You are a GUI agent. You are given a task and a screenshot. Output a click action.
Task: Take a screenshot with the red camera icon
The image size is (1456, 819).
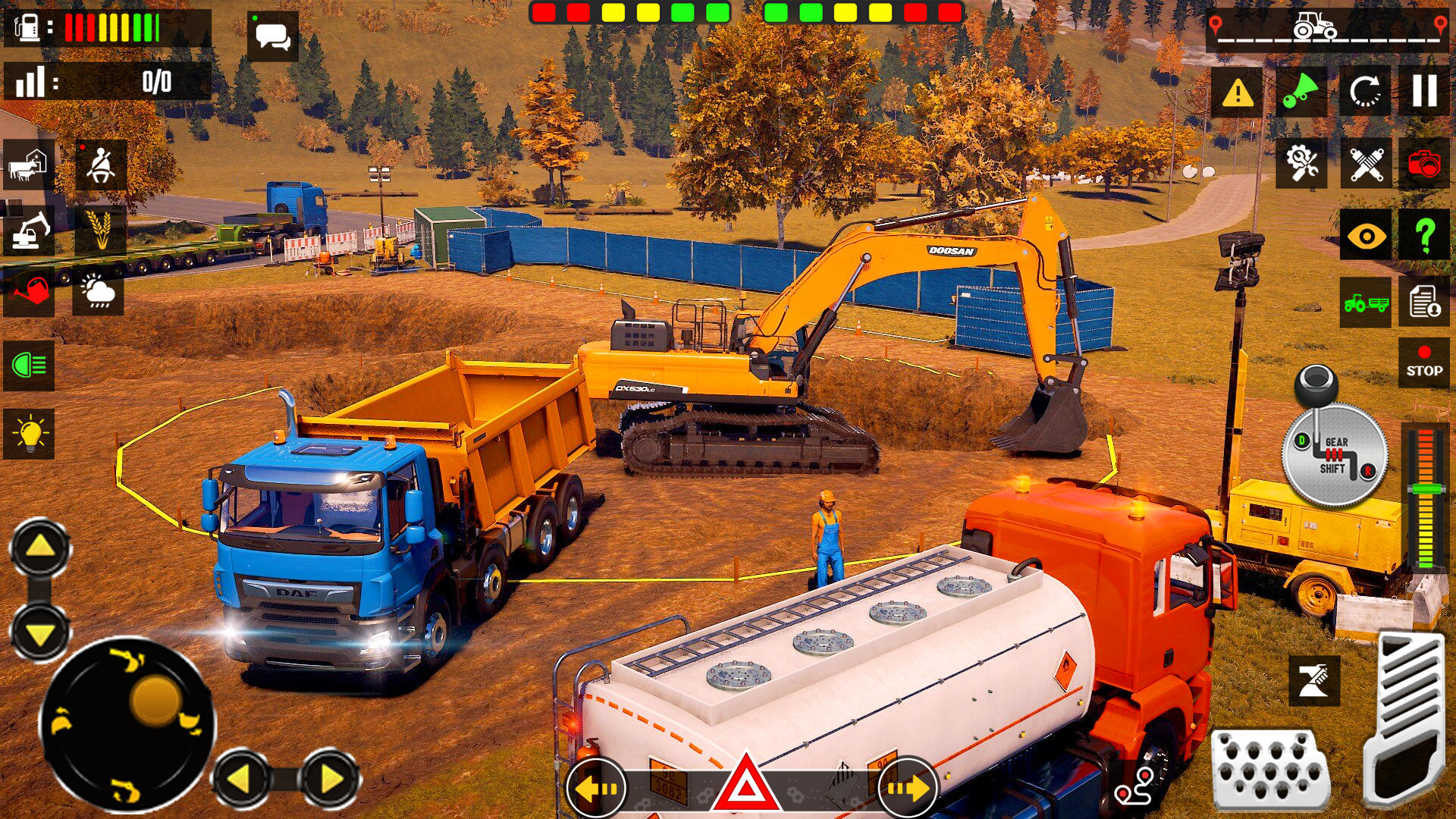(1426, 163)
